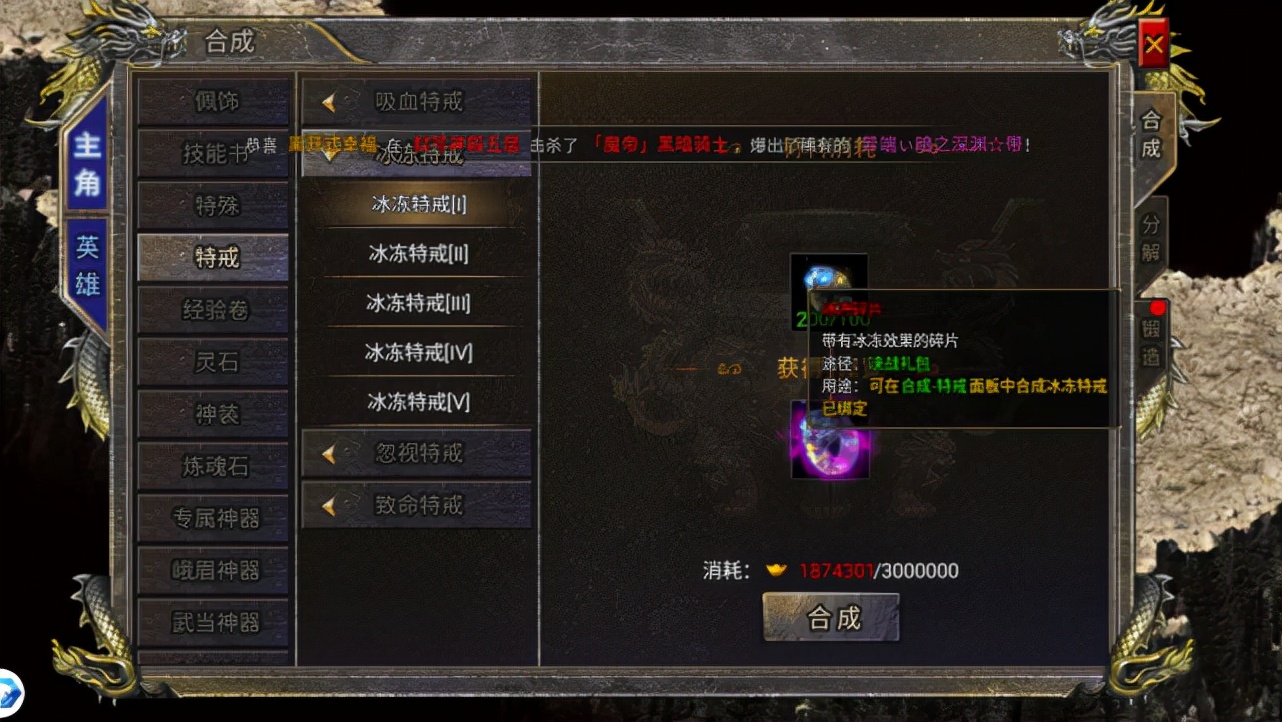
Task: Open the 专属神器 category
Action: 214,518
